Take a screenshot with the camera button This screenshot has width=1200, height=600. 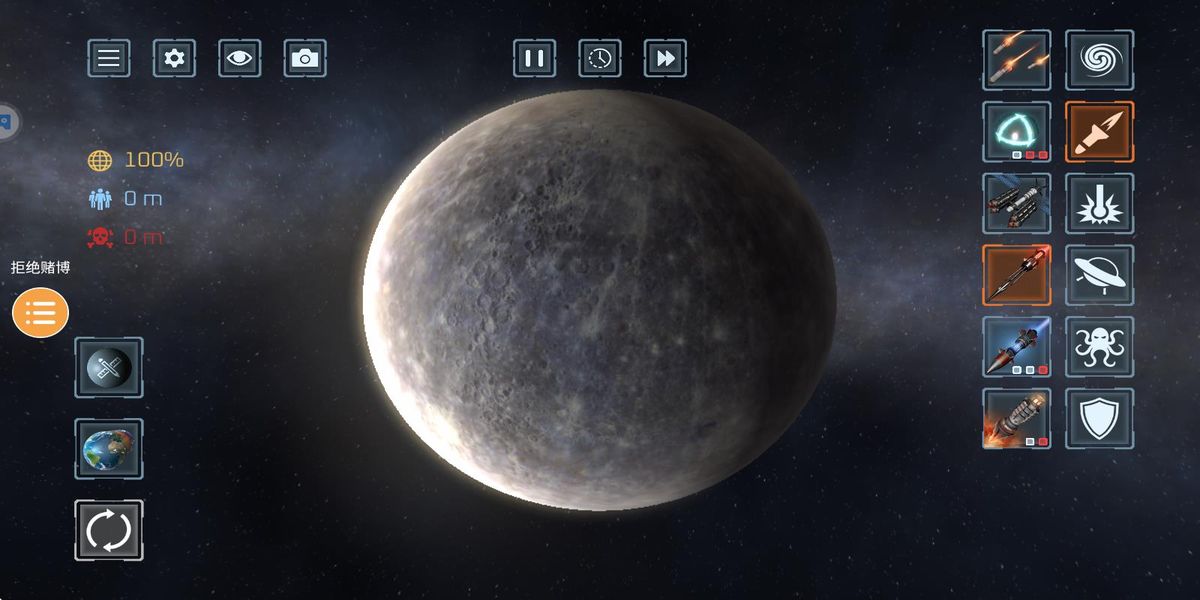(305, 58)
